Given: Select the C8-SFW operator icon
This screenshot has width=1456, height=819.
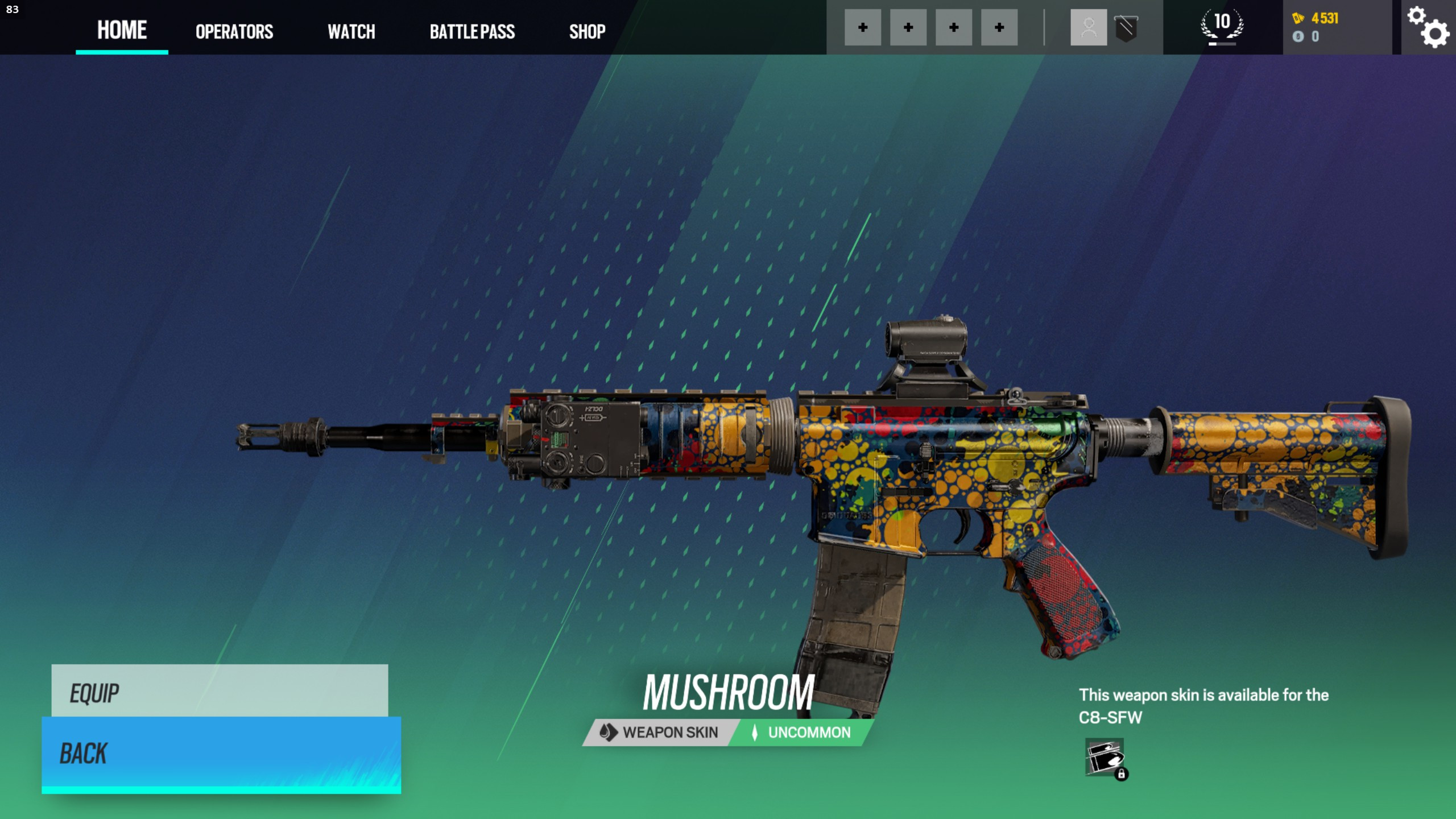Looking at the screenshot, I should click(1105, 758).
